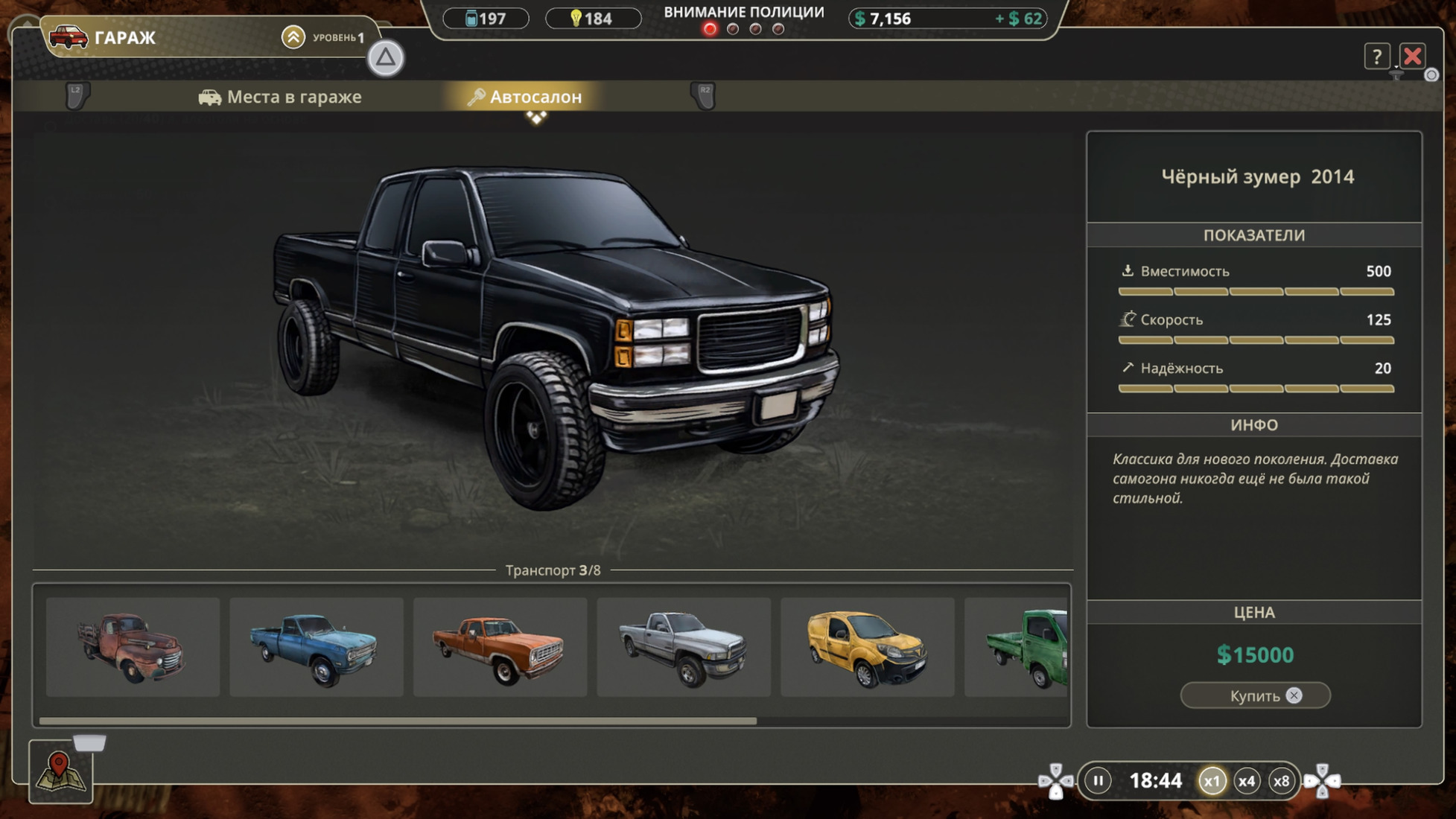This screenshot has height=819, width=1456.
Task: Select the rusty red vintage truck thumbnail
Action: [133, 647]
